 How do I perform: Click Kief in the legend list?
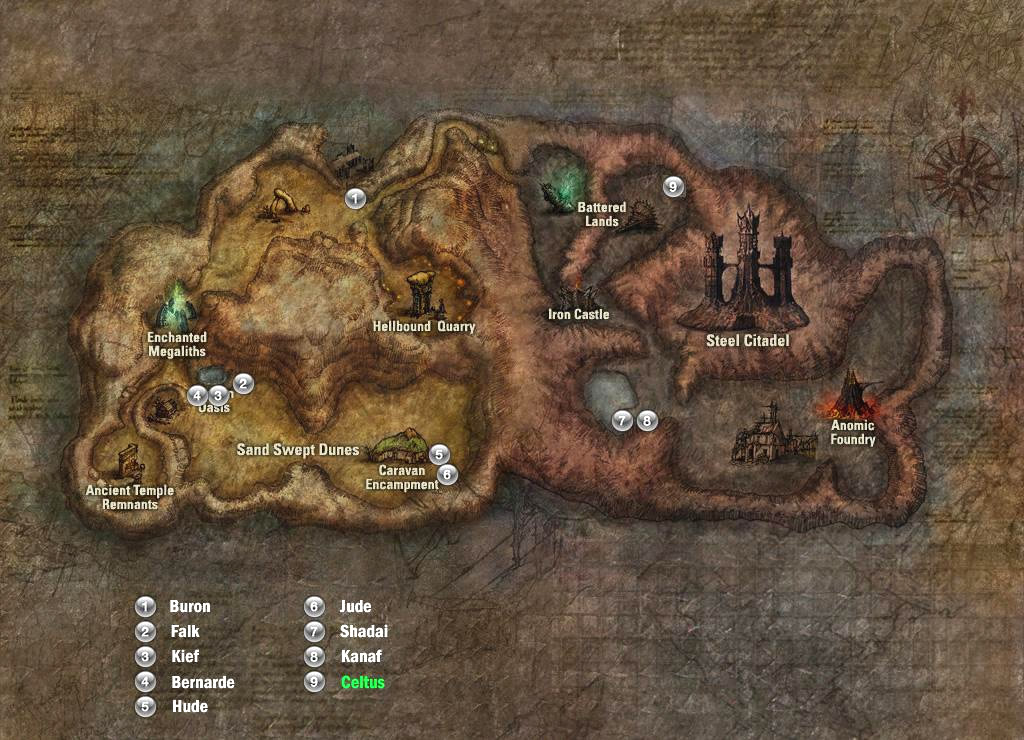(185, 657)
